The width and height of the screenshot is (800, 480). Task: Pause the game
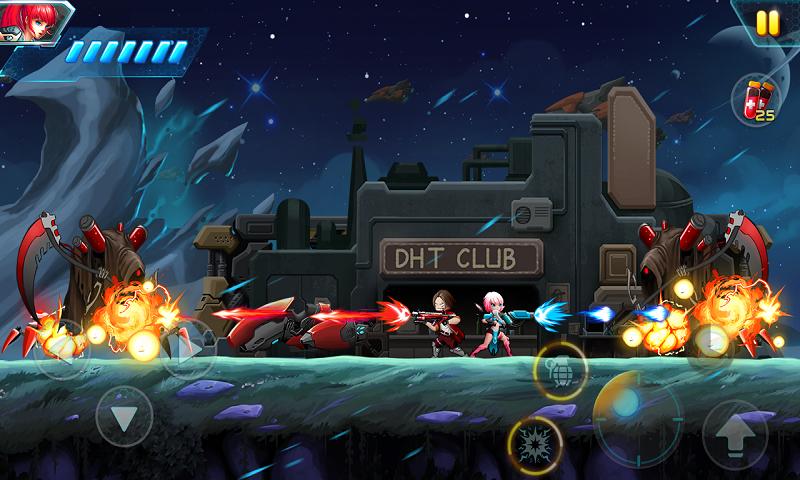tap(767, 22)
